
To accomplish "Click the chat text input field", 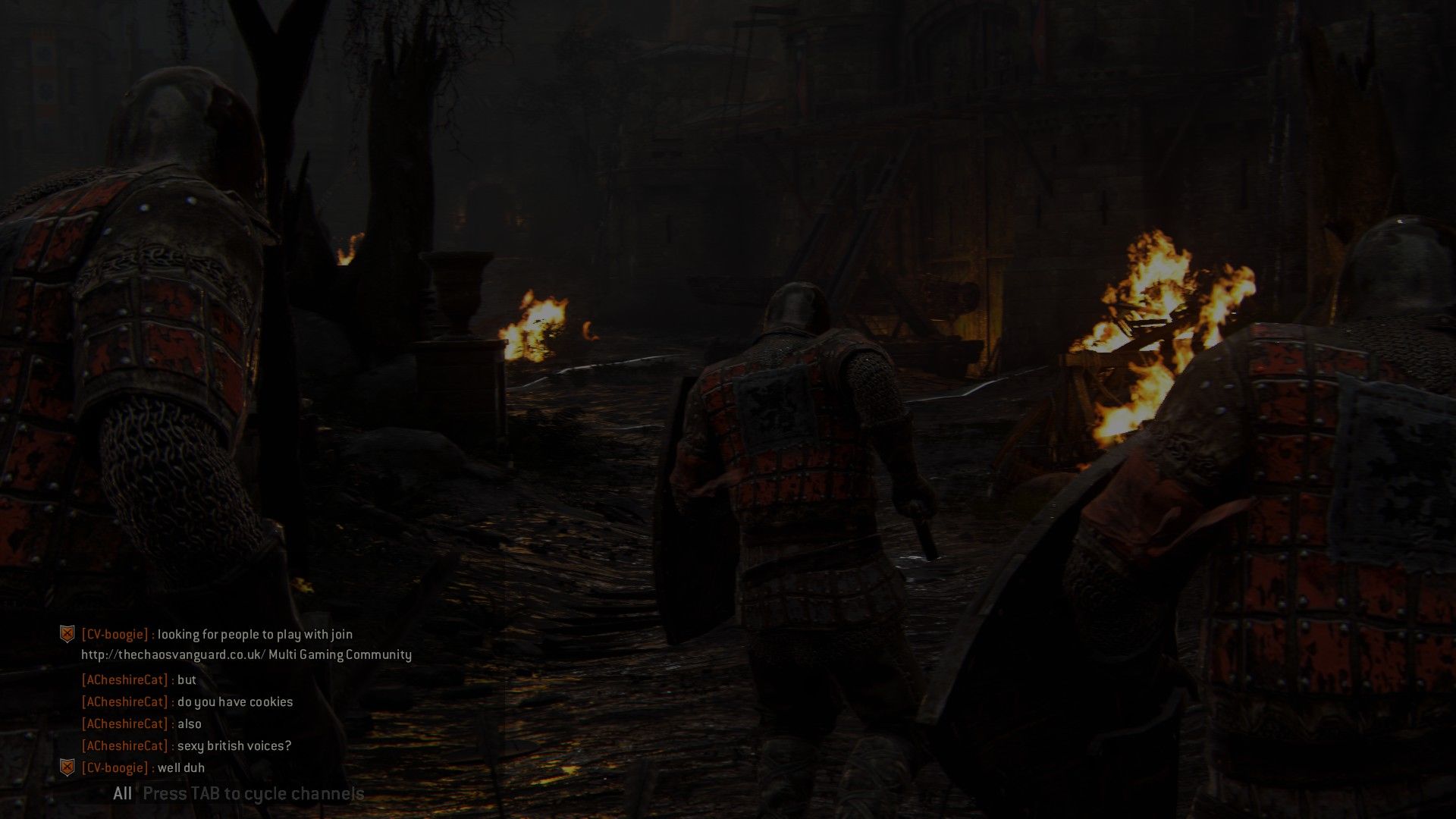I will click(x=253, y=794).
